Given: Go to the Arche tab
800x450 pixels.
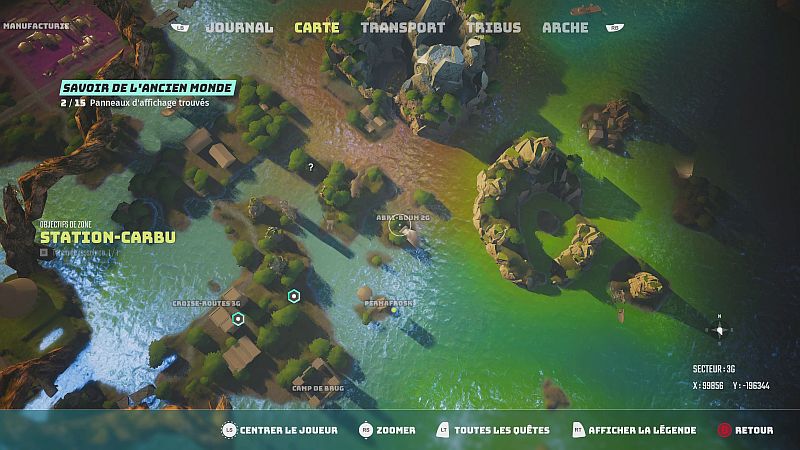Looking at the screenshot, I should (x=565, y=28).
